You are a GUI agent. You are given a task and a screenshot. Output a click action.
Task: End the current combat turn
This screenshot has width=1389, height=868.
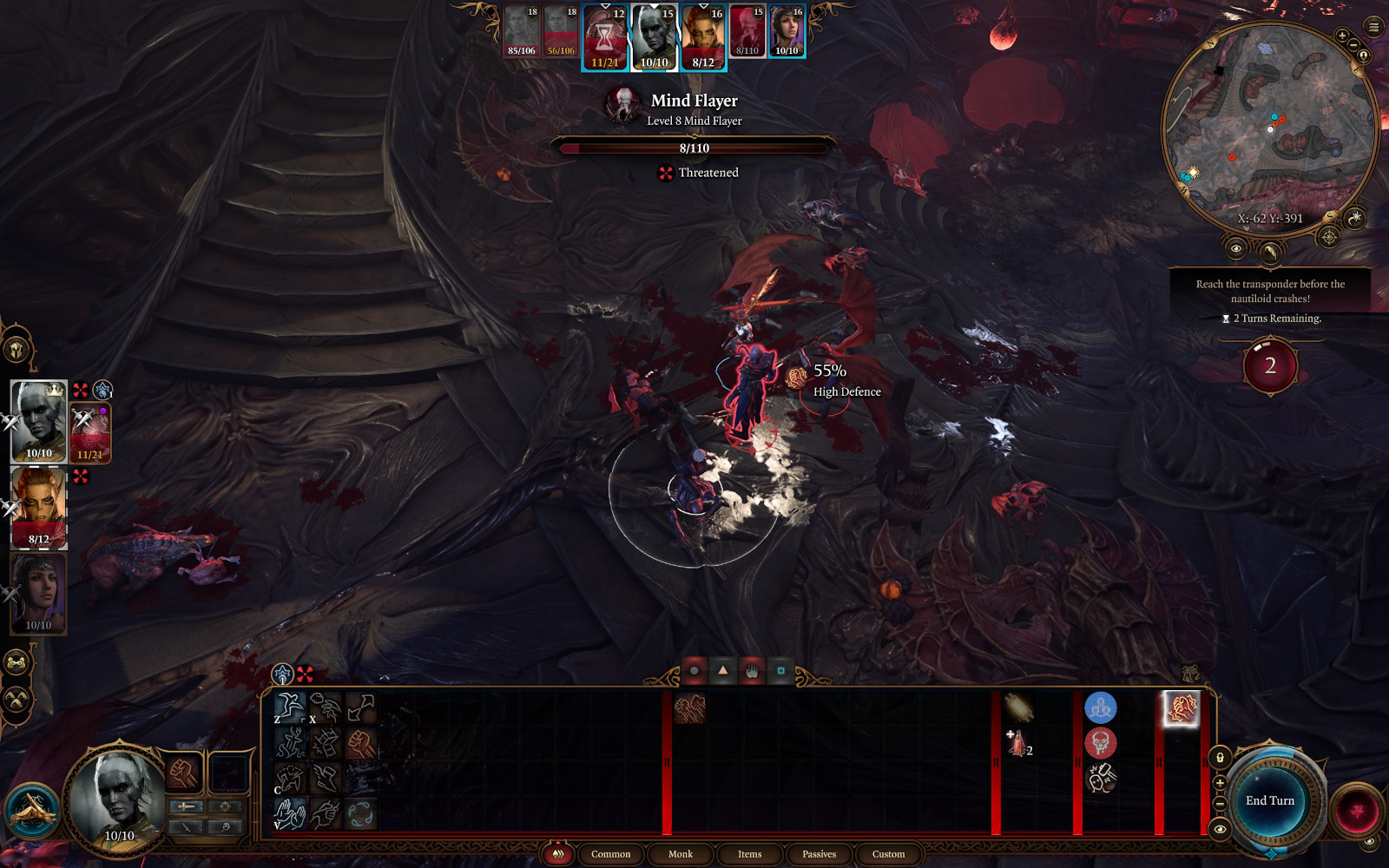coord(1269,800)
